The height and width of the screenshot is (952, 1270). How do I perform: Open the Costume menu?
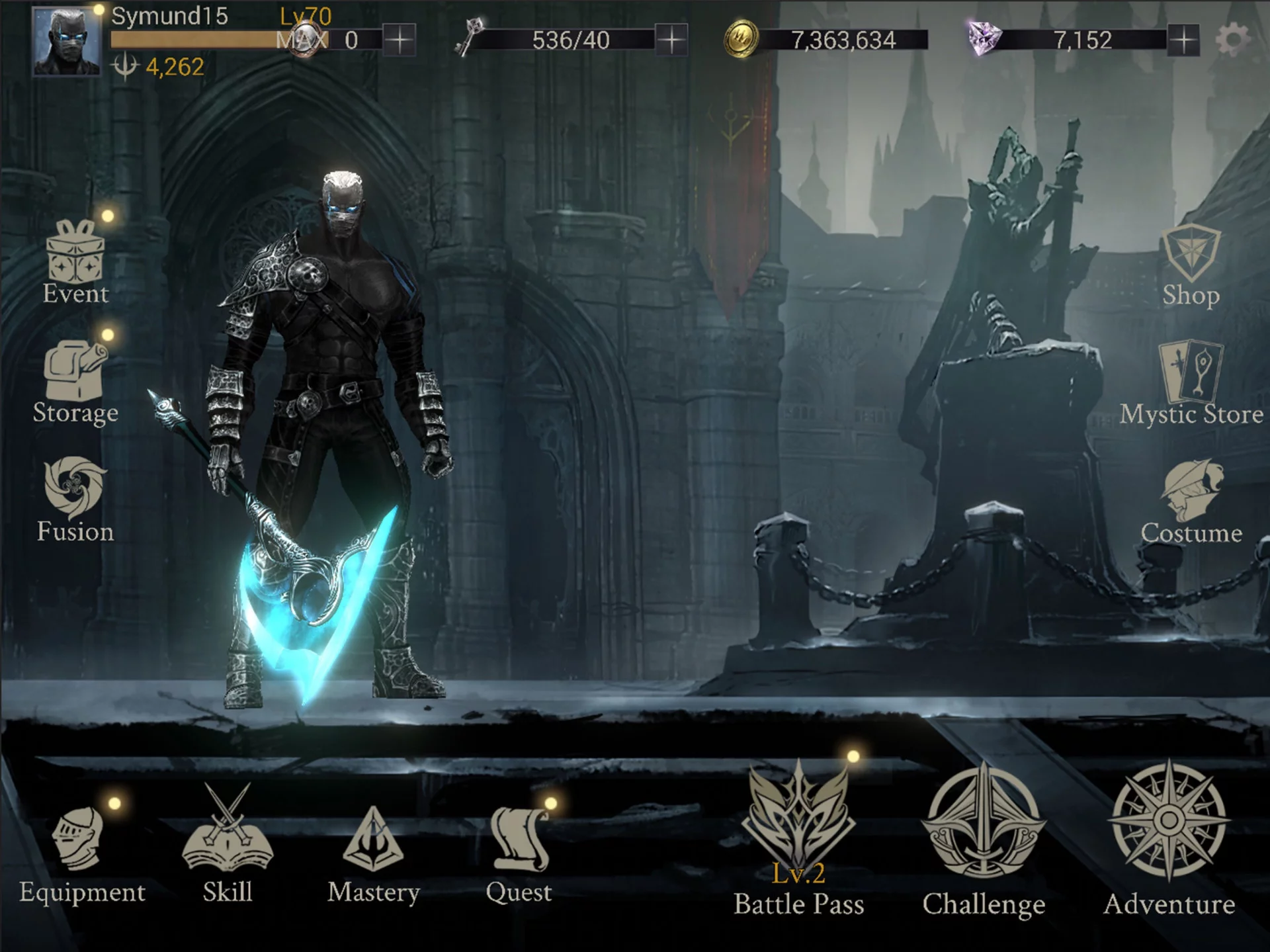click(1191, 499)
